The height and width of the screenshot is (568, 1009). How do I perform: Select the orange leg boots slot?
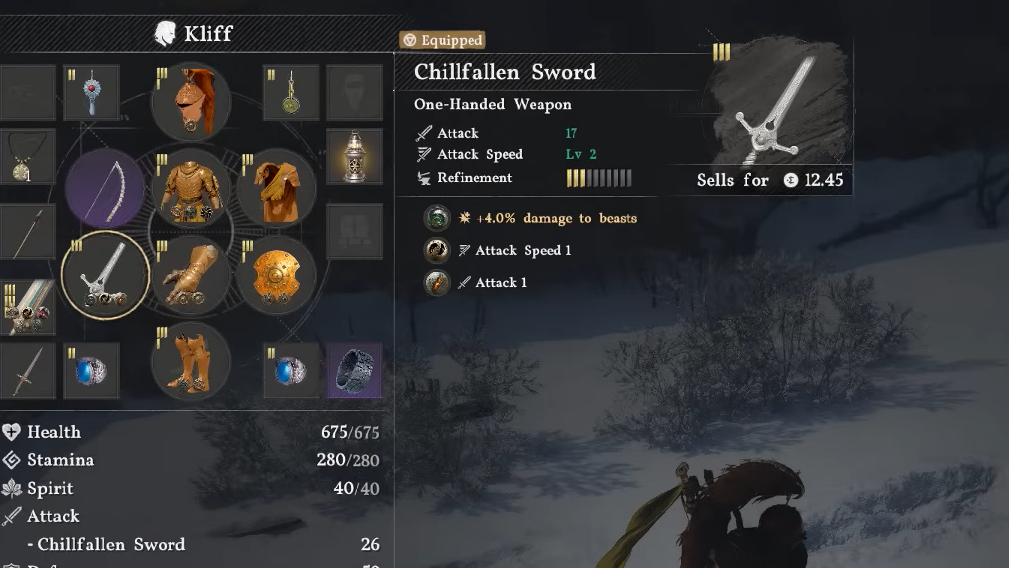(x=191, y=360)
